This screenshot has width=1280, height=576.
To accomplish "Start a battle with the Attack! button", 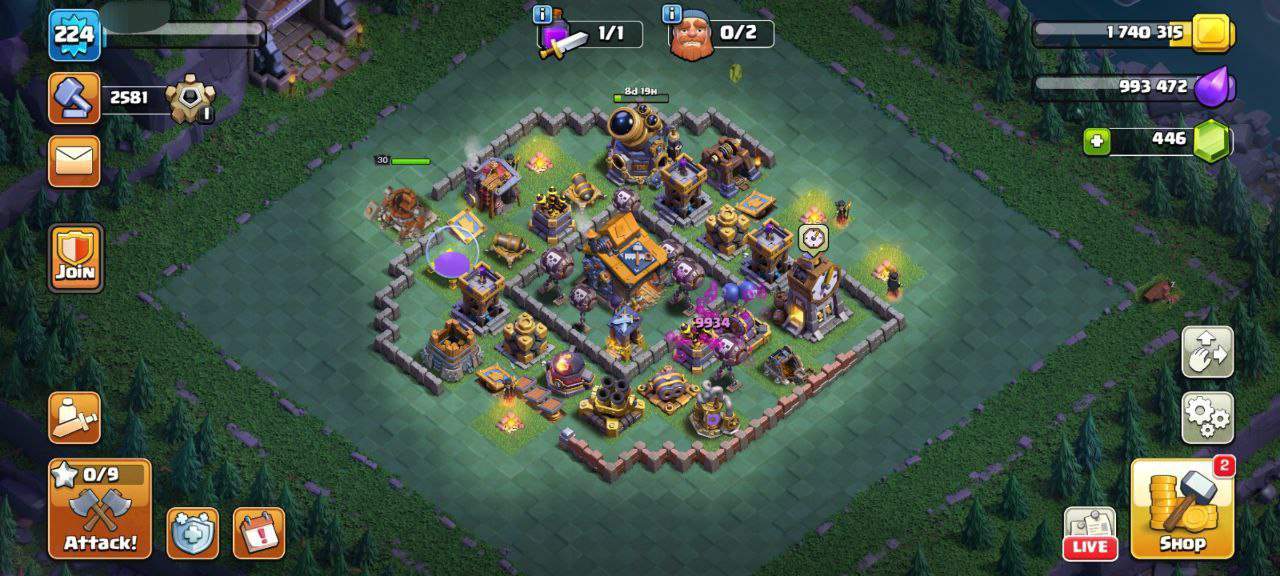I will tap(100, 509).
